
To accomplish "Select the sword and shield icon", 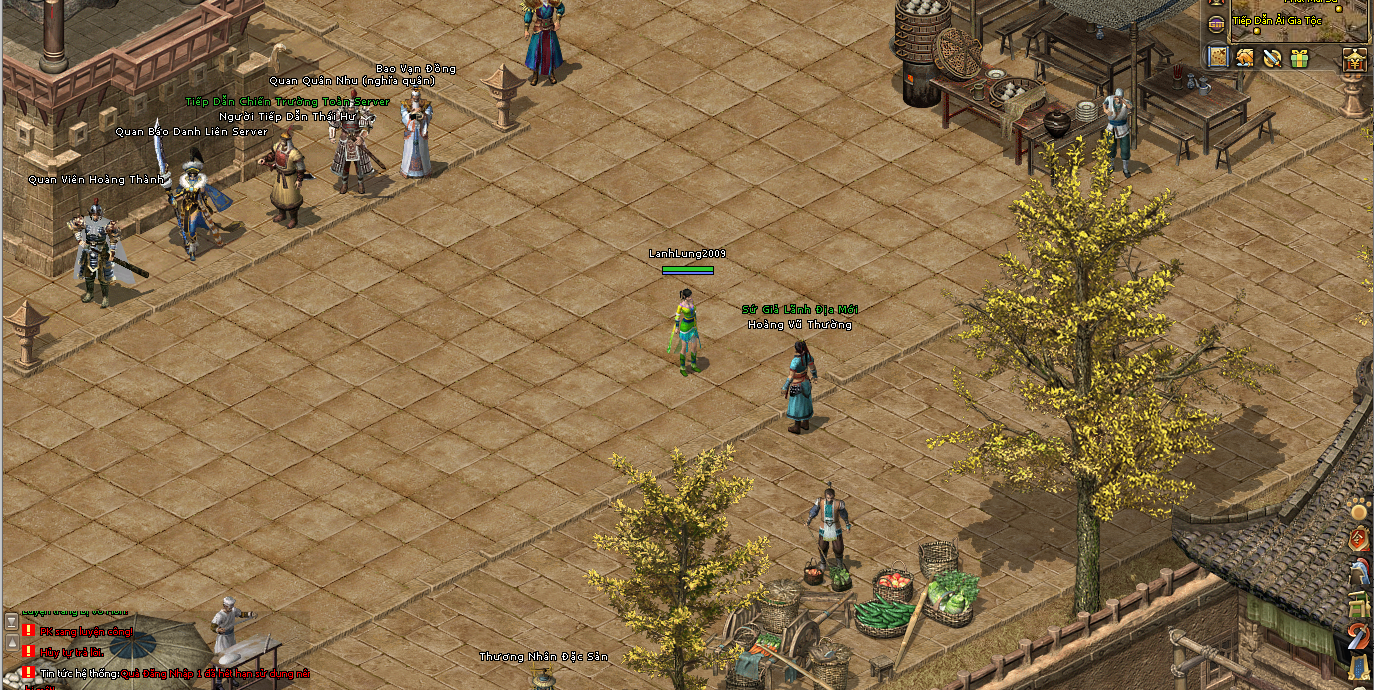I will click(1272, 58).
